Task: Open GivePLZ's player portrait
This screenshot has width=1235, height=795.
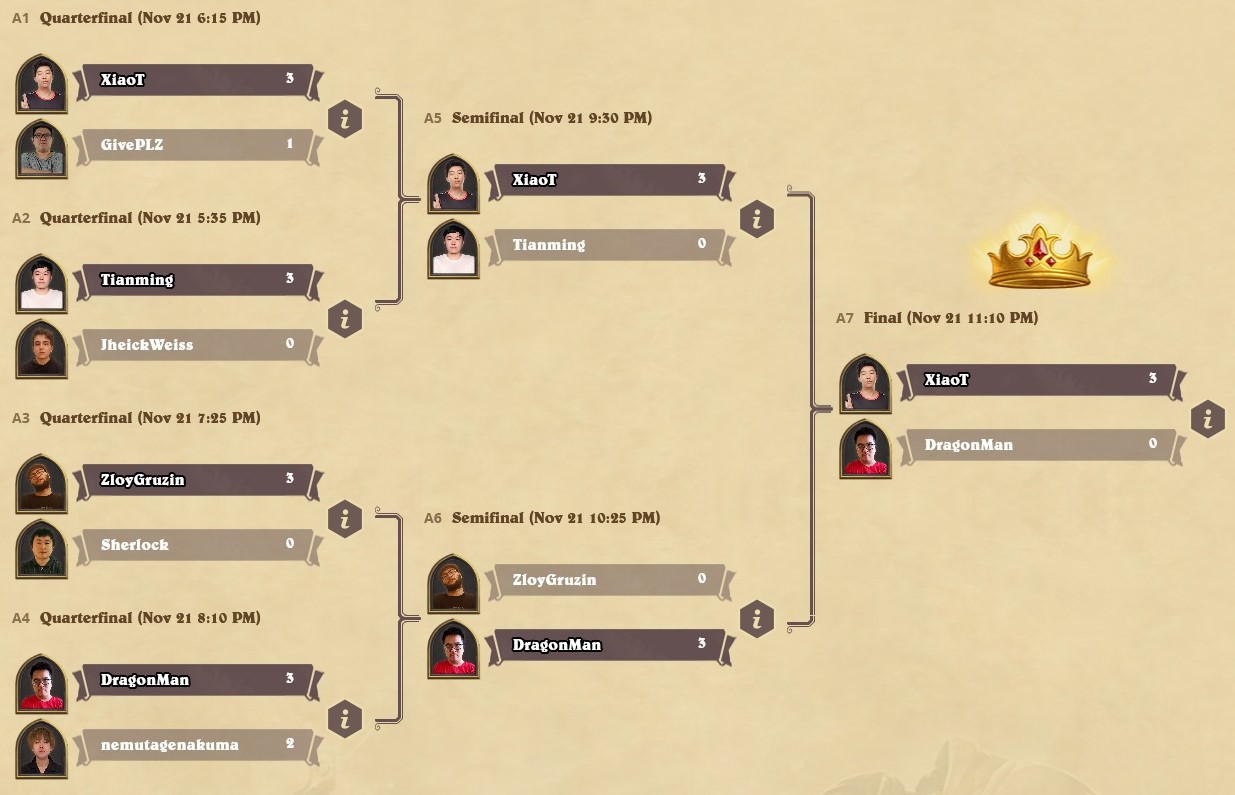Action: (x=42, y=149)
